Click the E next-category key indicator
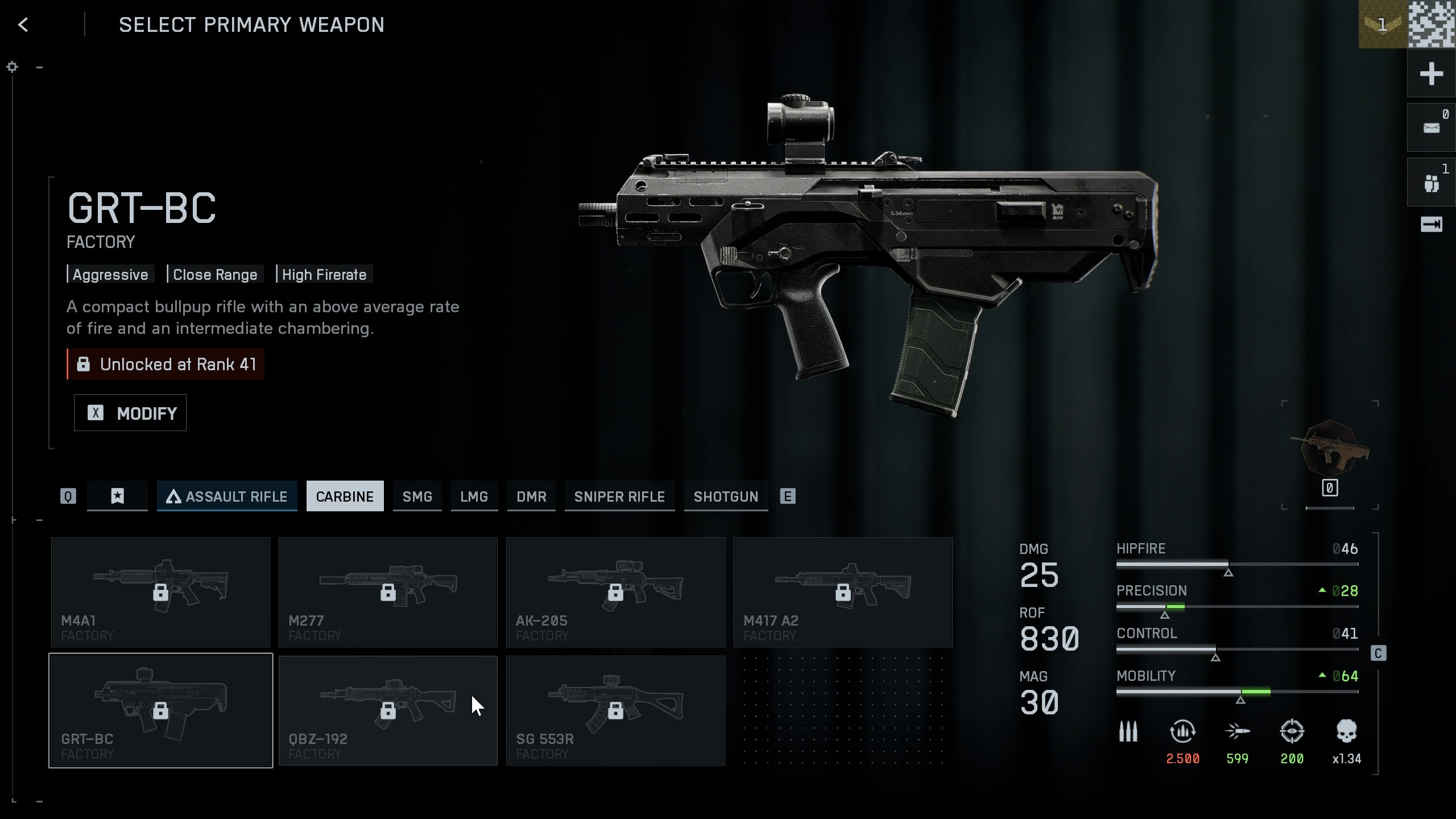 click(x=788, y=496)
